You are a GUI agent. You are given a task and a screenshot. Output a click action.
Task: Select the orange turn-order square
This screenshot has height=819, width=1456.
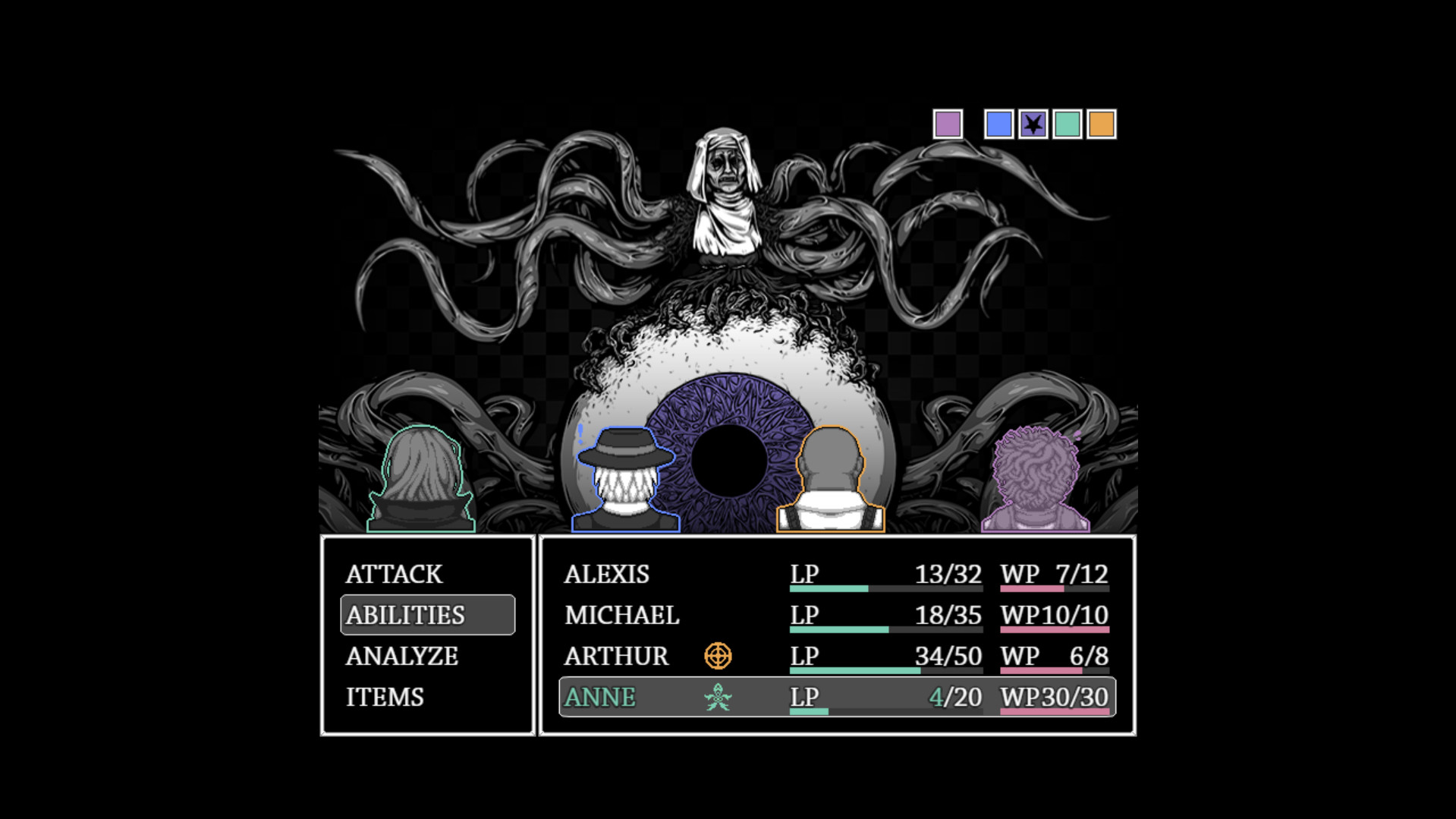coord(1102,124)
